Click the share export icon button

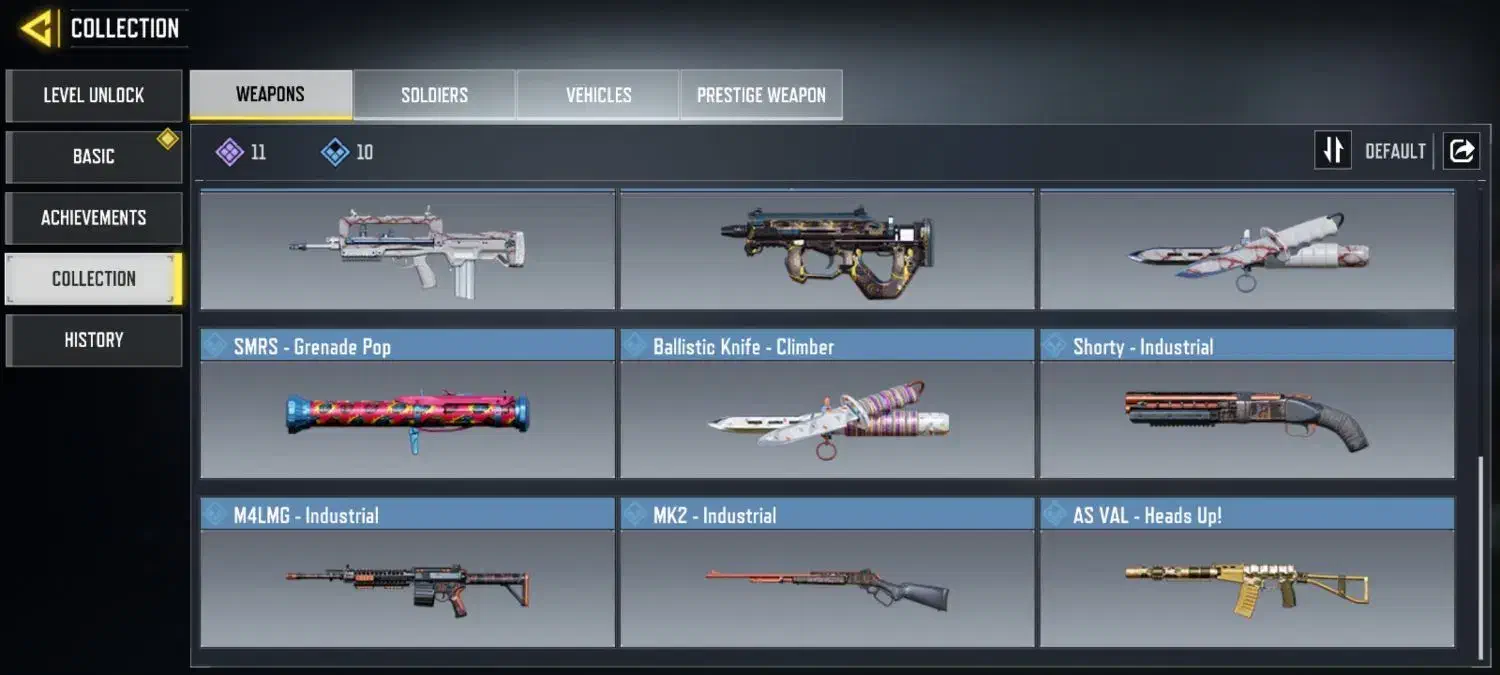[1461, 151]
